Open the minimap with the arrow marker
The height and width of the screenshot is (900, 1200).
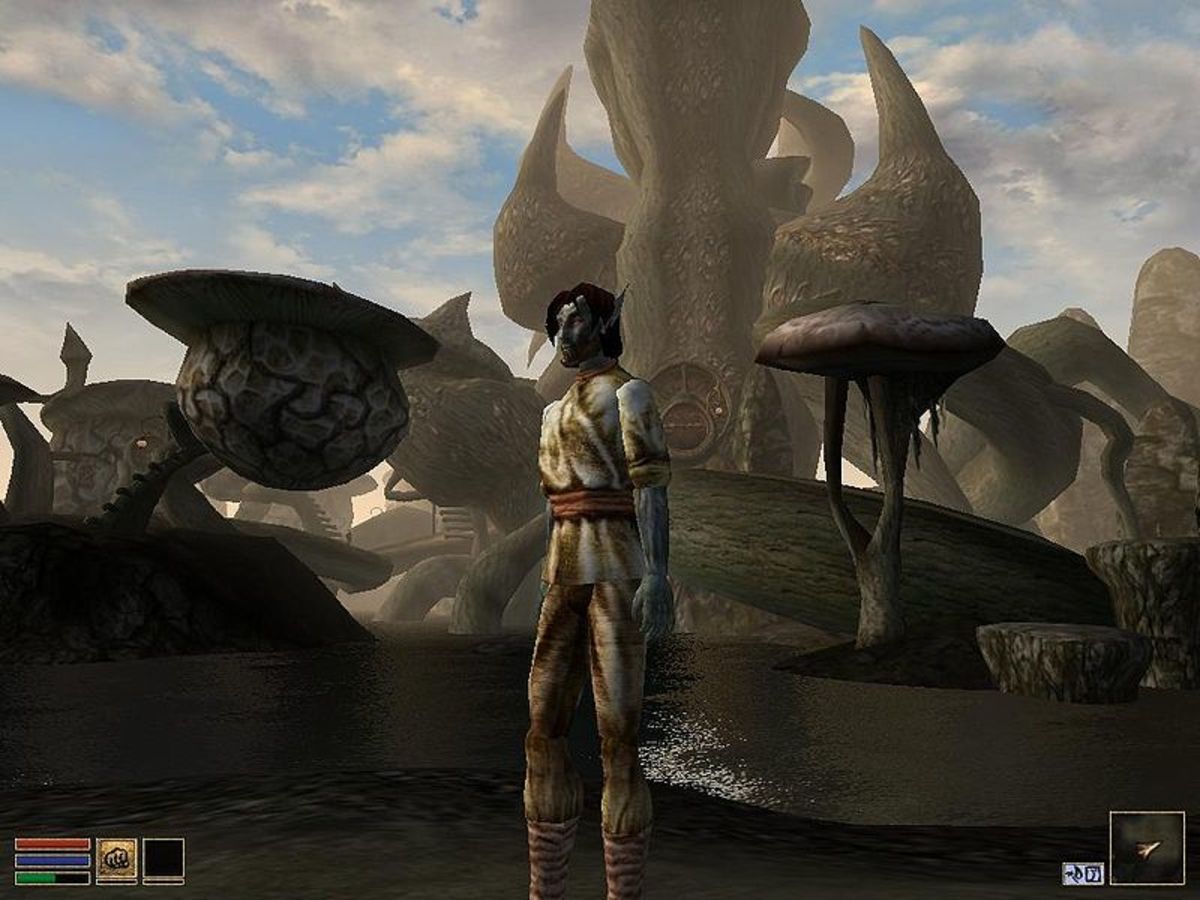1146,848
